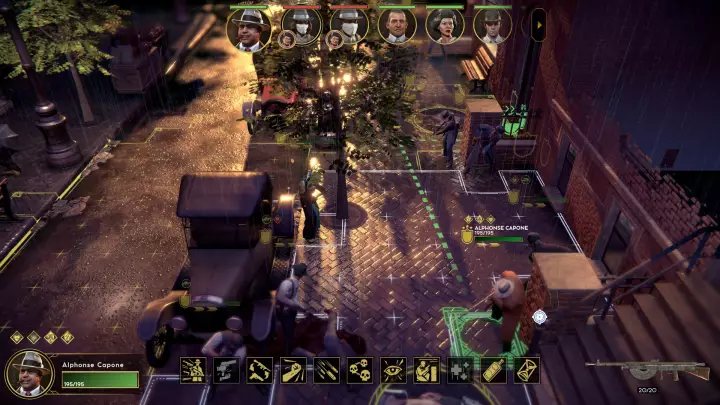Select Capone's portrait in the turn order
720x405 pixels.
click(x=249, y=25)
